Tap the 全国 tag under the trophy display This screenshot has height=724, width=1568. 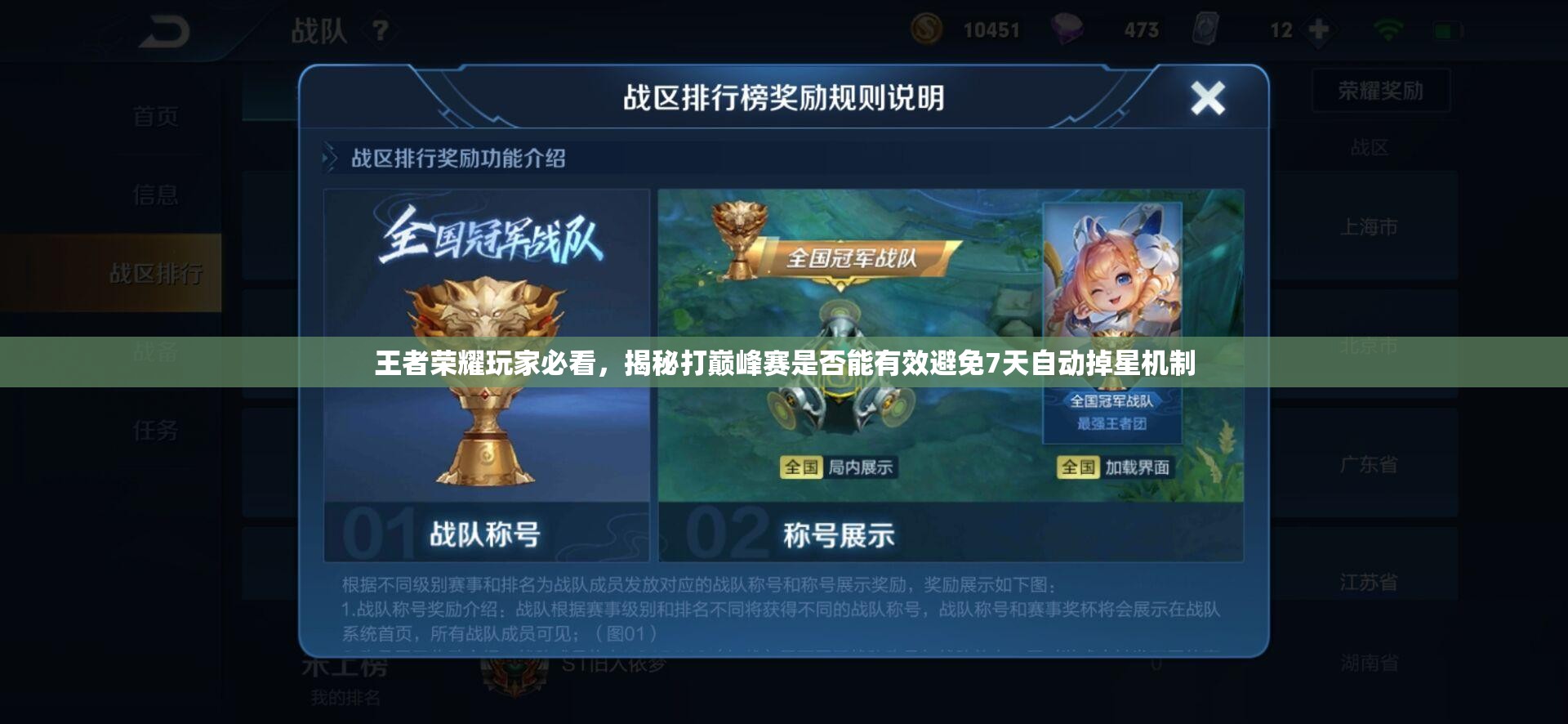tap(800, 466)
